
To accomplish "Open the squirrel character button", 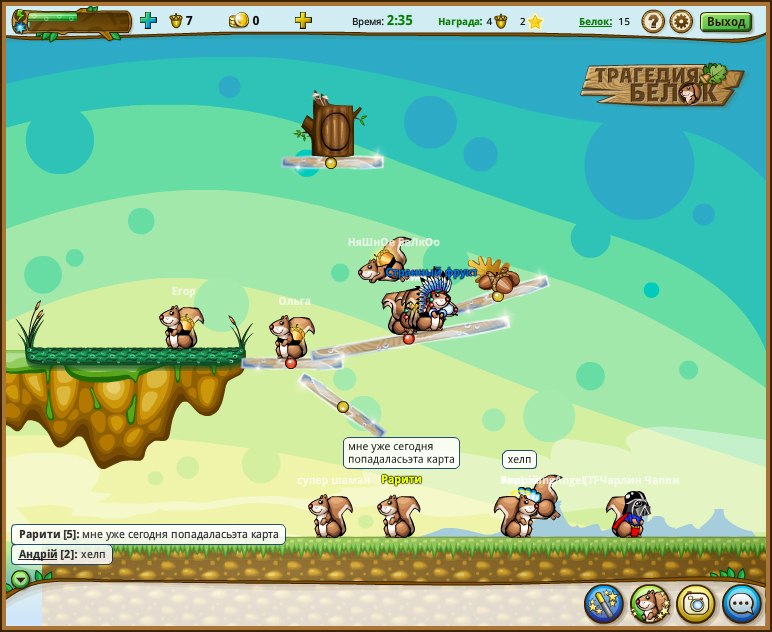I will [650, 603].
